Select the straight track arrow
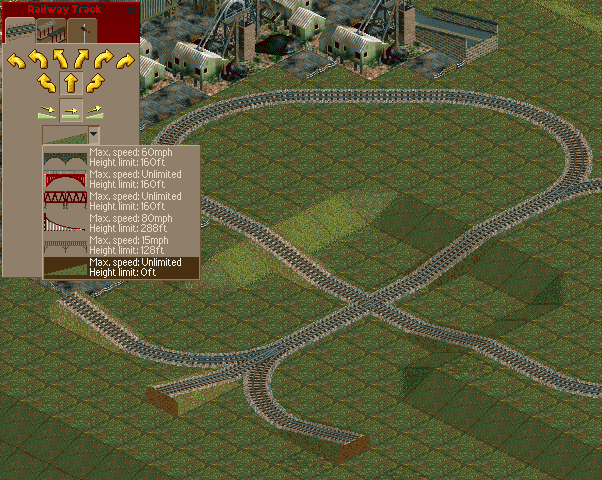 coord(70,82)
